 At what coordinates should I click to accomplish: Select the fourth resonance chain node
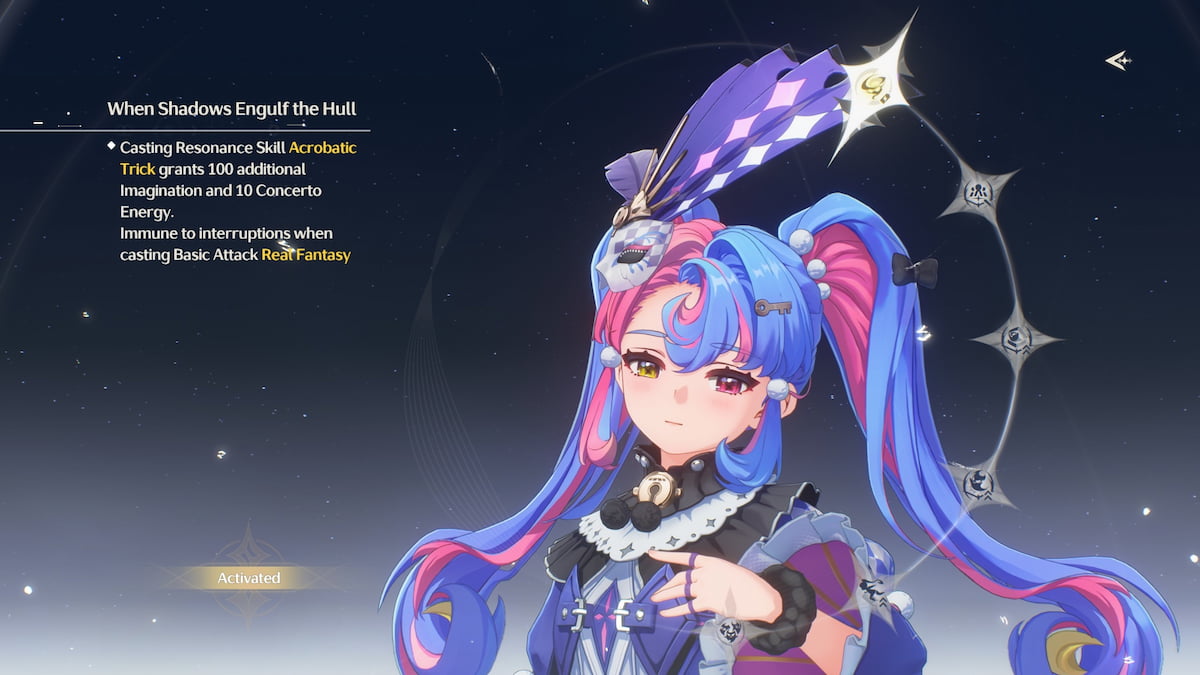[978, 484]
